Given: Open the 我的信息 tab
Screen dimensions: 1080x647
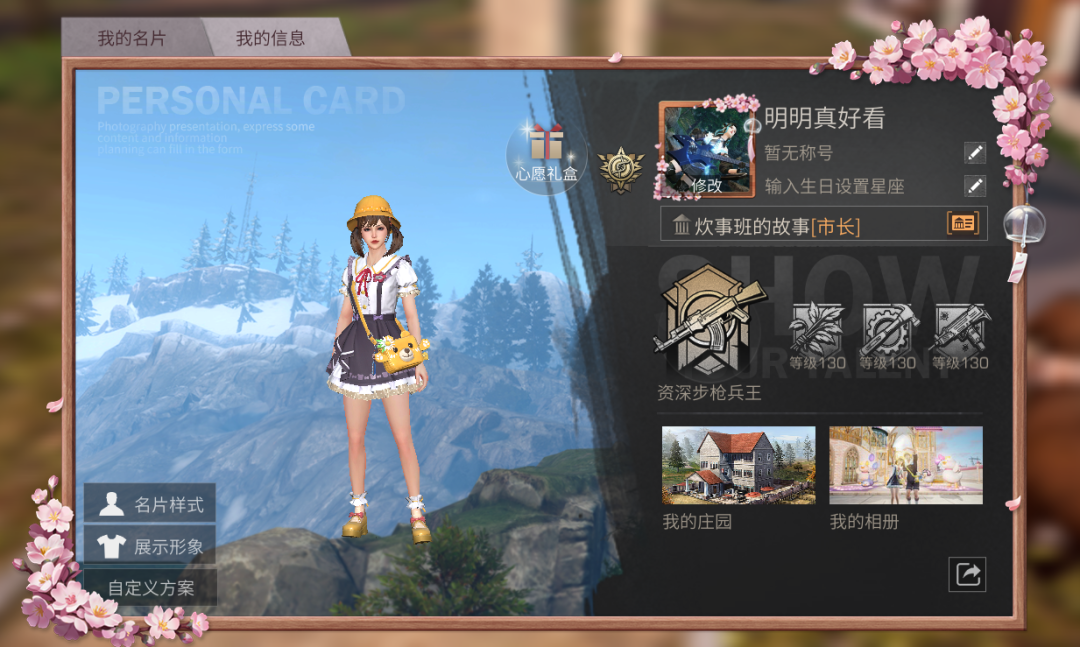Looking at the screenshot, I should pyautogui.click(x=270, y=39).
